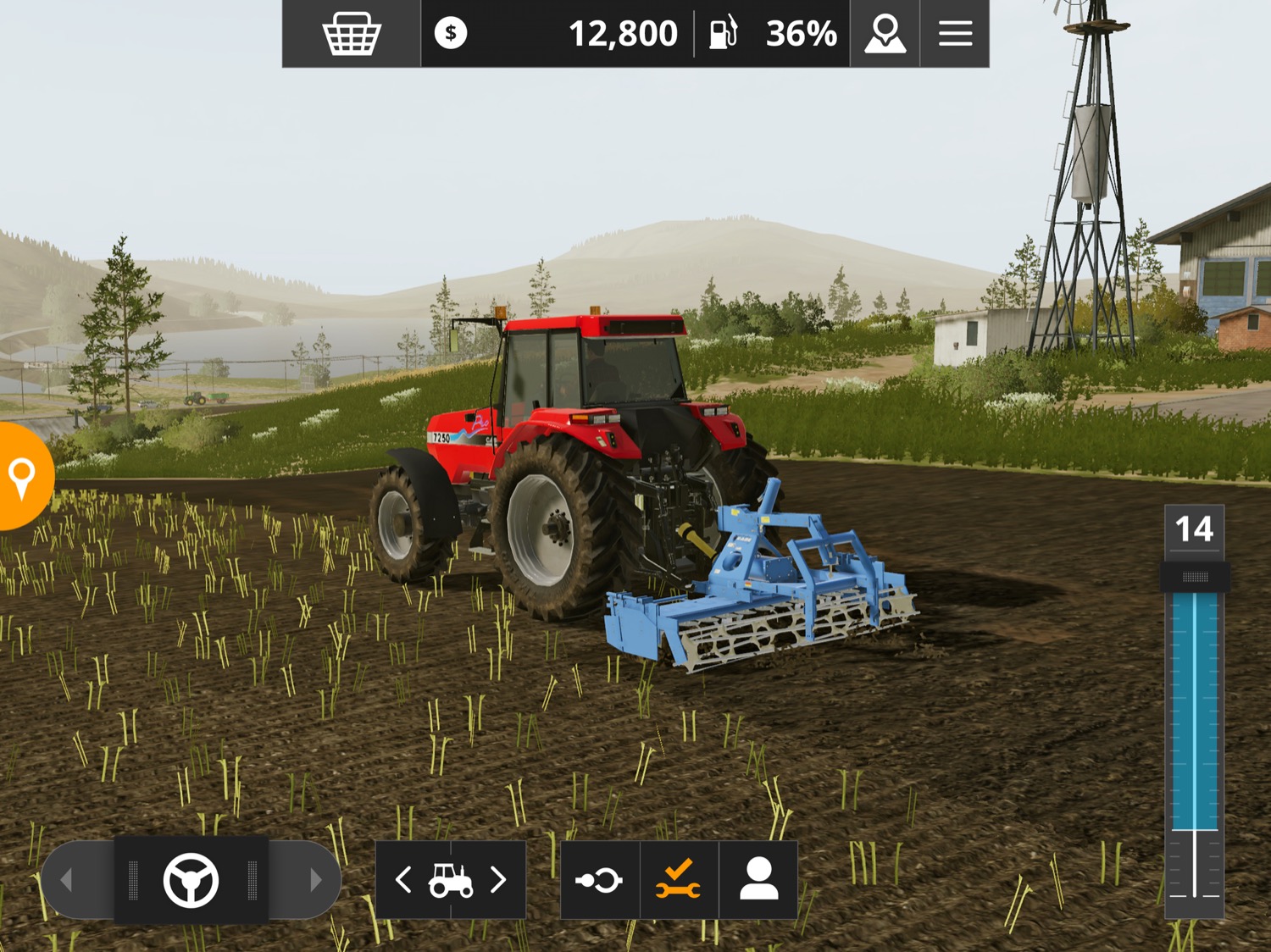
Task: Adjust the blue speed throttle slider
Action: point(1195,578)
